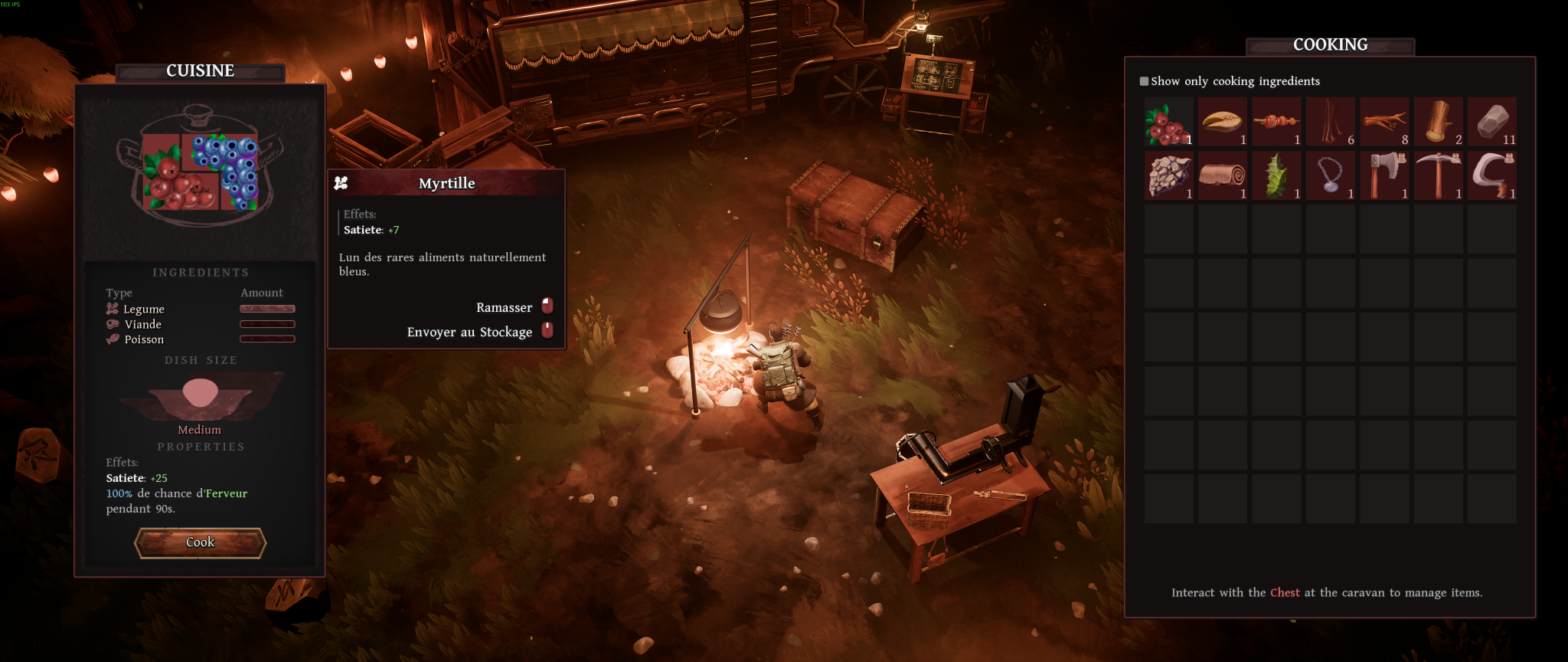Select the ore chunk inventory slot

1168,175
